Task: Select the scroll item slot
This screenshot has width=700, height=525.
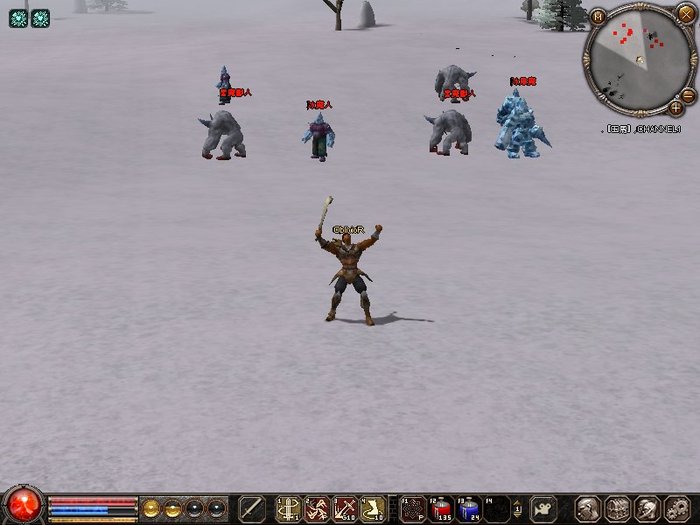Action: 374,508
